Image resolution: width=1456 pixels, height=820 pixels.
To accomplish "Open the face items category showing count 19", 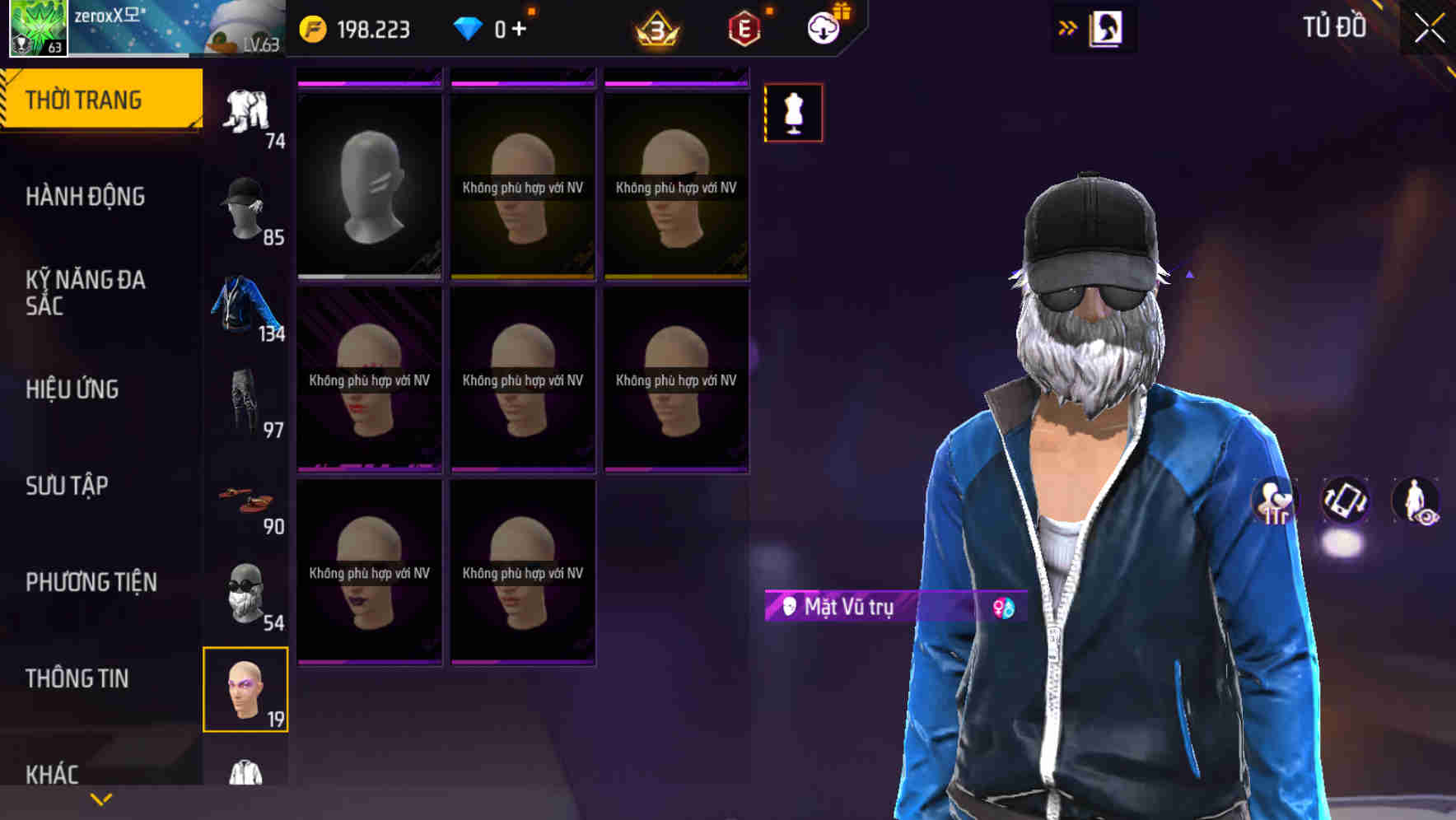I will [246, 690].
